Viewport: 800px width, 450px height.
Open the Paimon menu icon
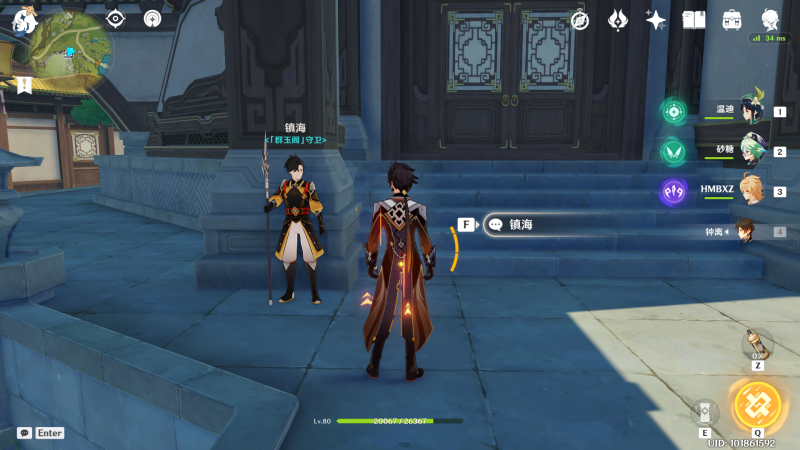(x=22, y=16)
